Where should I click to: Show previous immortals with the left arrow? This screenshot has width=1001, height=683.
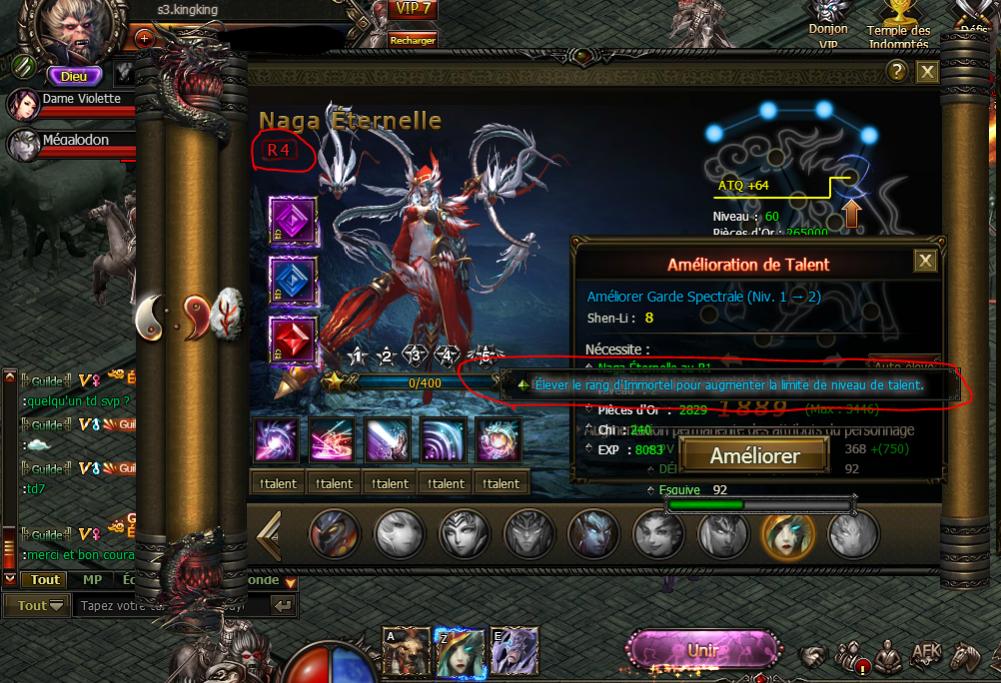[x=269, y=535]
